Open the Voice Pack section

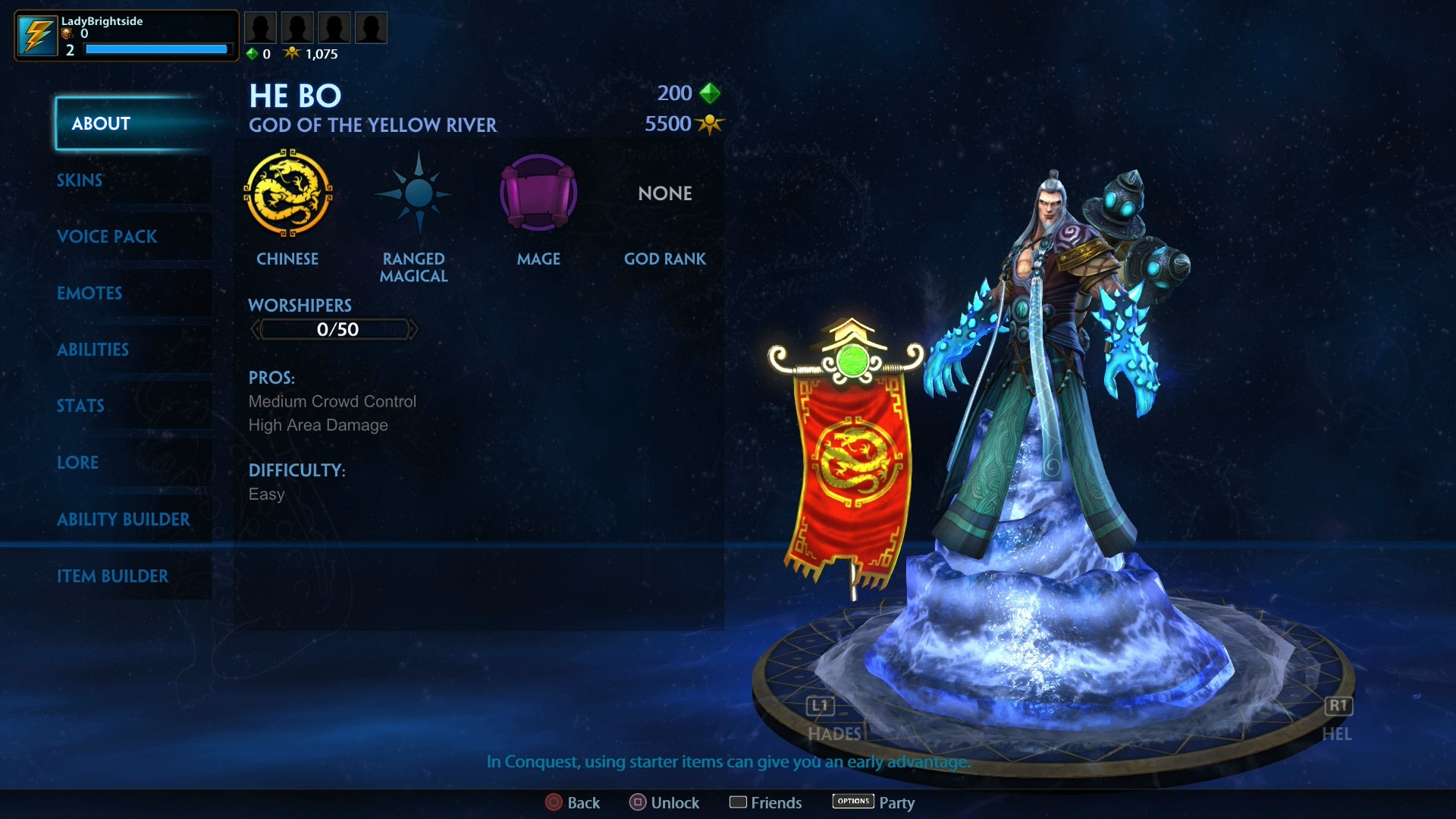pos(108,237)
